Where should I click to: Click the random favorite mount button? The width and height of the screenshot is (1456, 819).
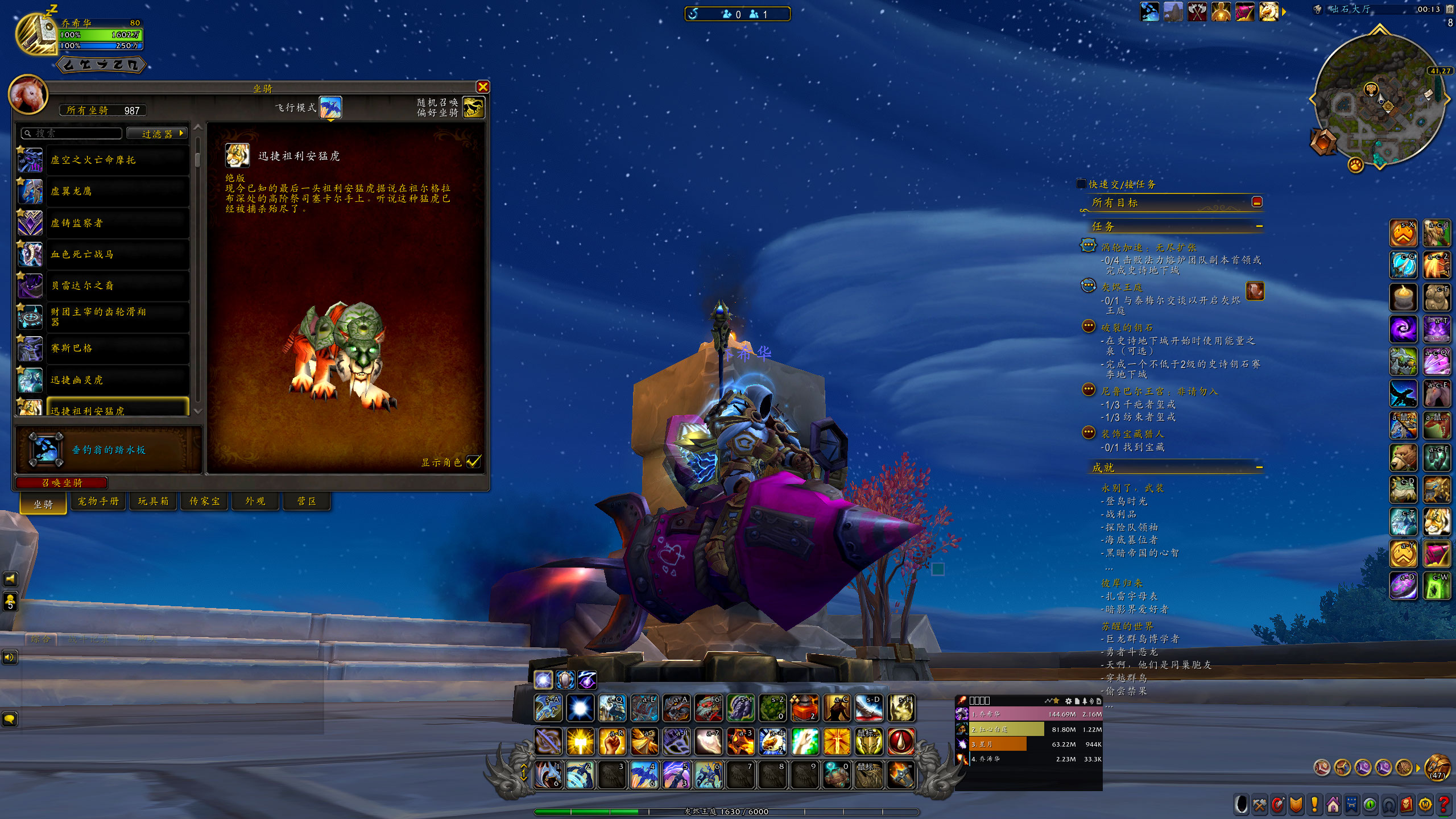[473, 107]
